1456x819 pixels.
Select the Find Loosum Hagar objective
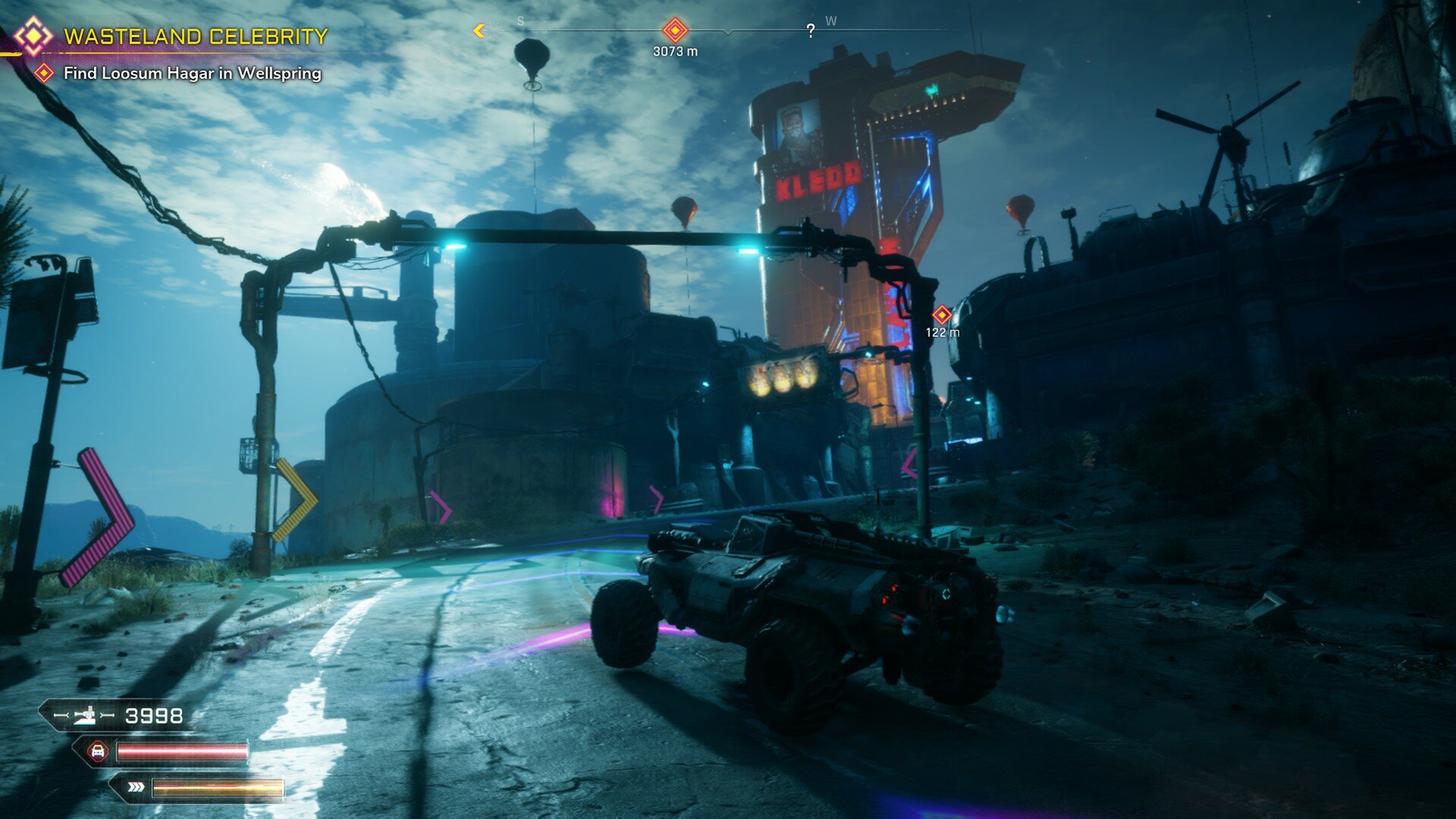point(192,74)
